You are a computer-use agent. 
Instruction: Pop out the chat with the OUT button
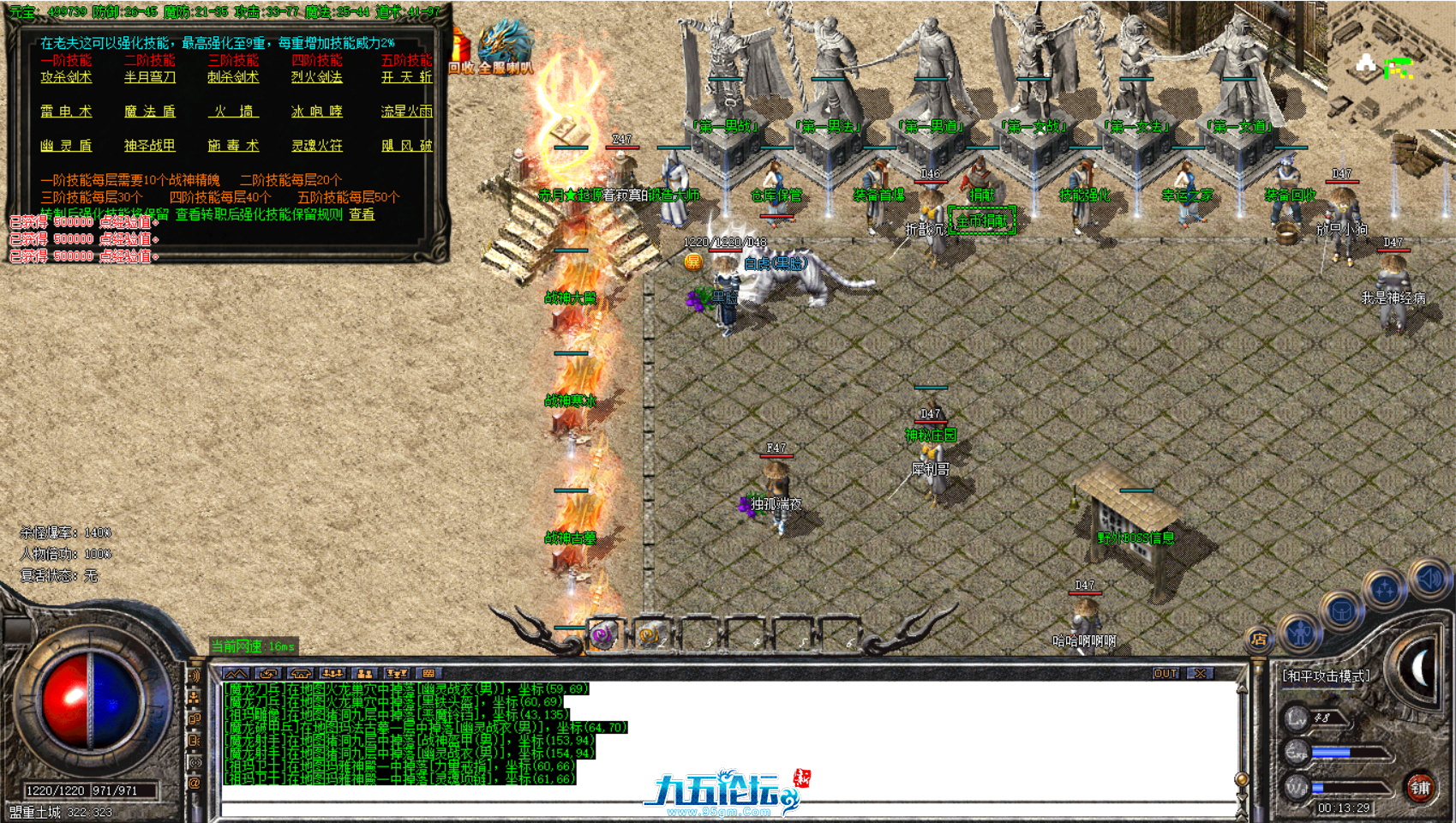click(x=1164, y=675)
